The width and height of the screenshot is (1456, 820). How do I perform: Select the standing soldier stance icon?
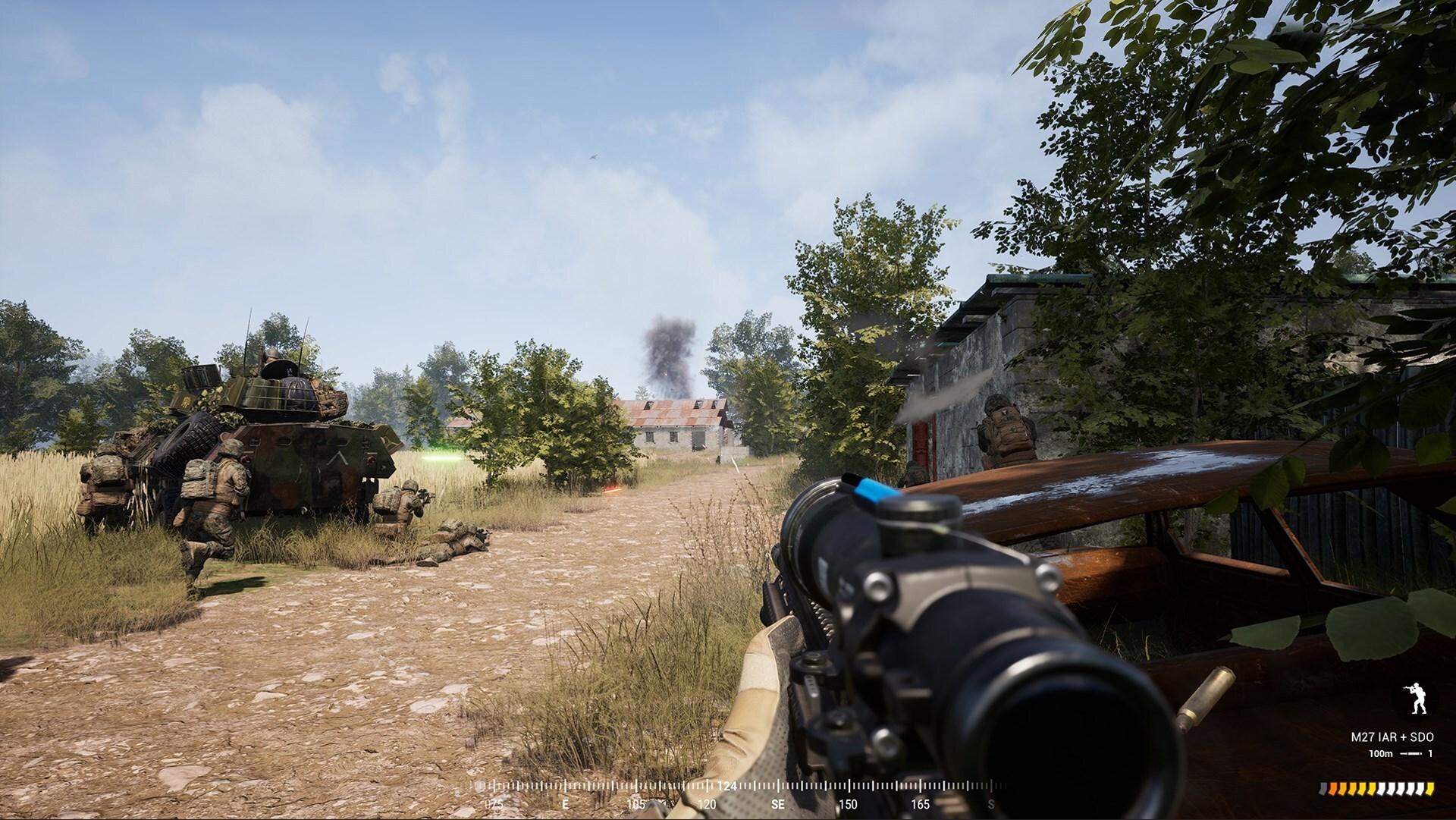(x=1416, y=697)
